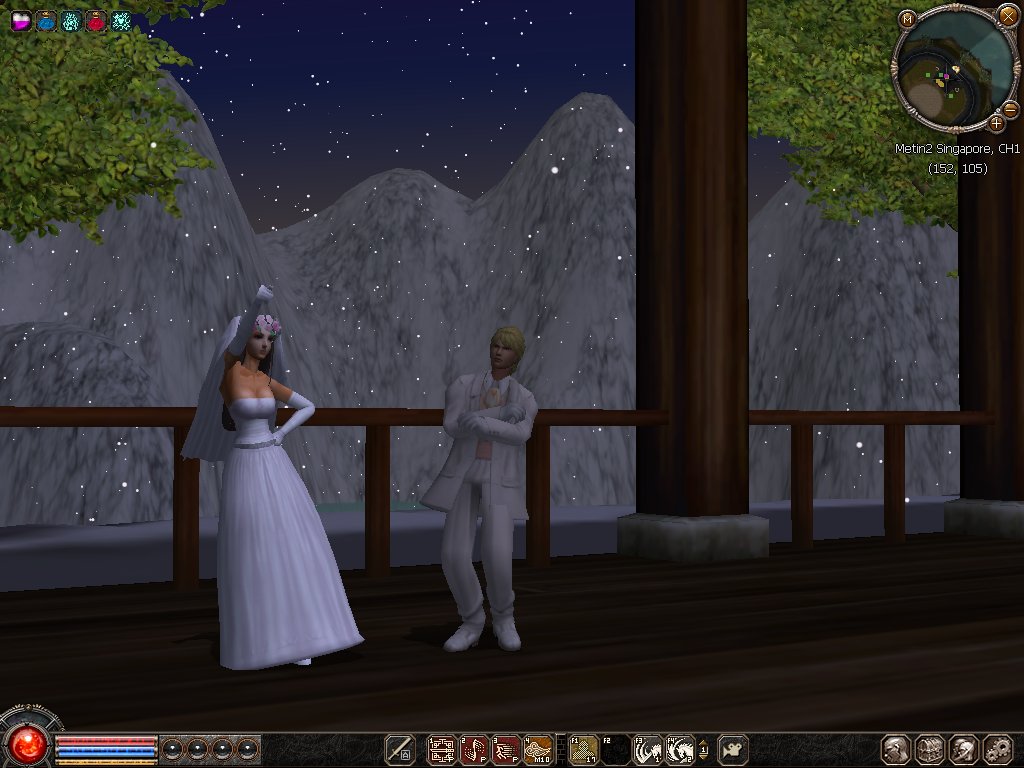Trigger the skill in quickslot 3
The height and width of the screenshot is (768, 1024).
point(506,749)
